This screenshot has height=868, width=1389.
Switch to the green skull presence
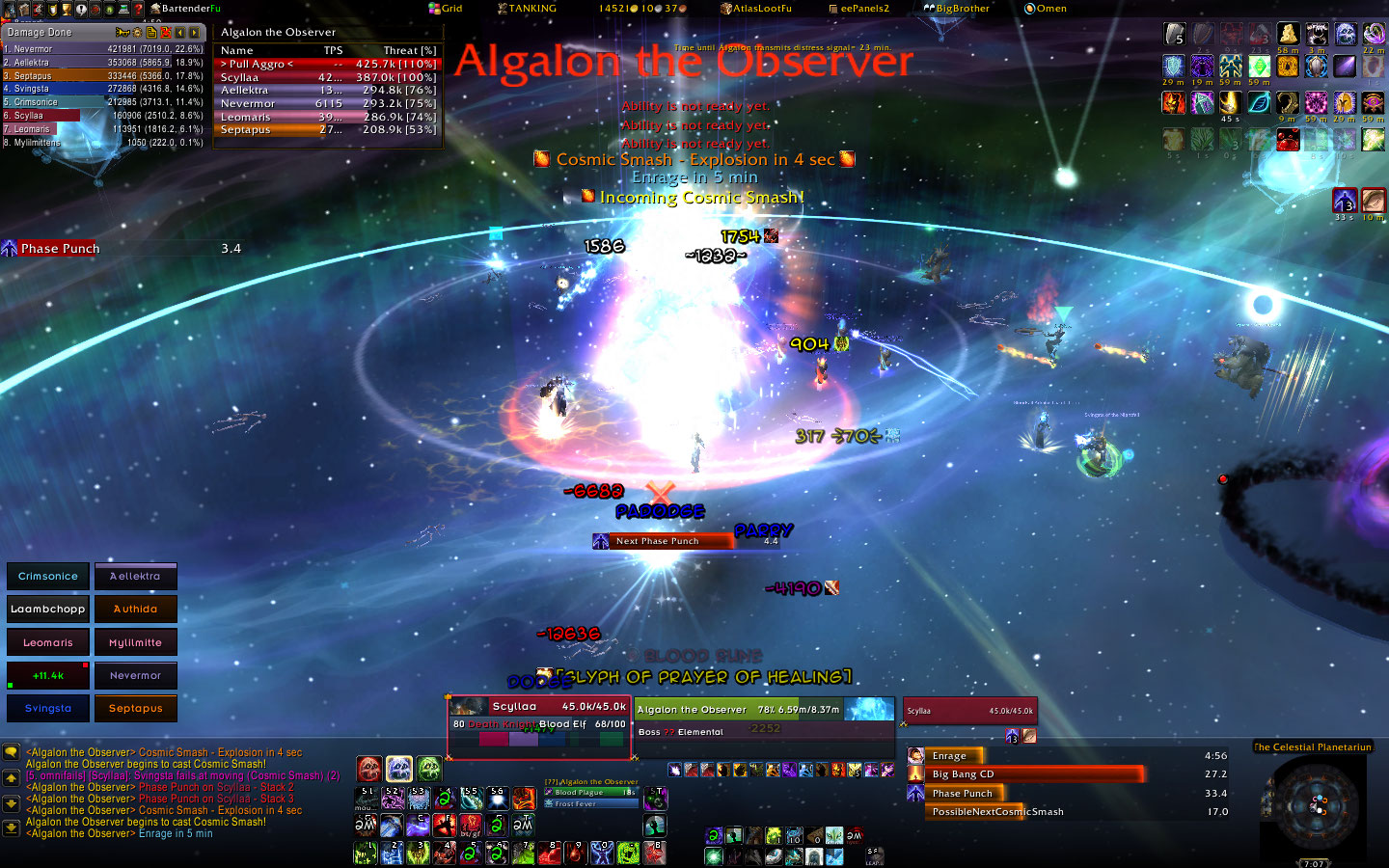[x=429, y=769]
